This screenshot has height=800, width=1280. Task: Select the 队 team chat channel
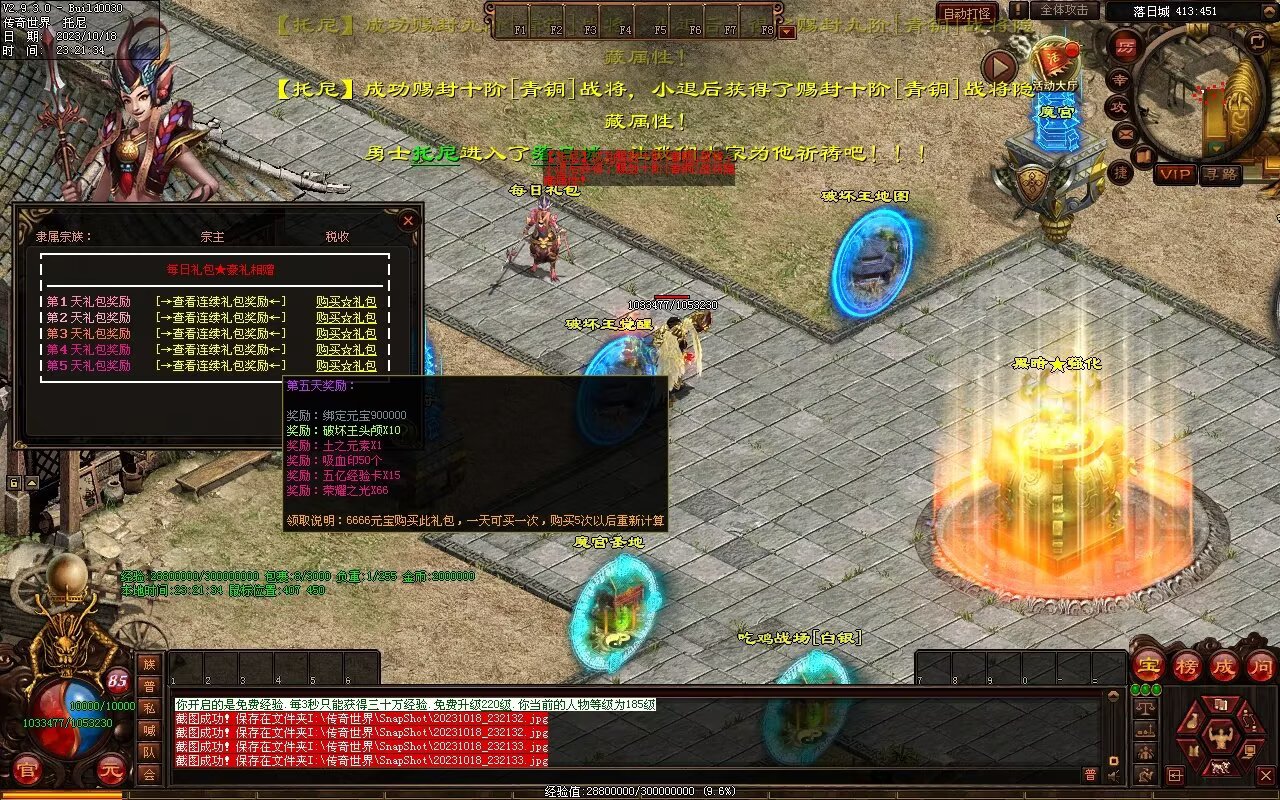(x=149, y=752)
